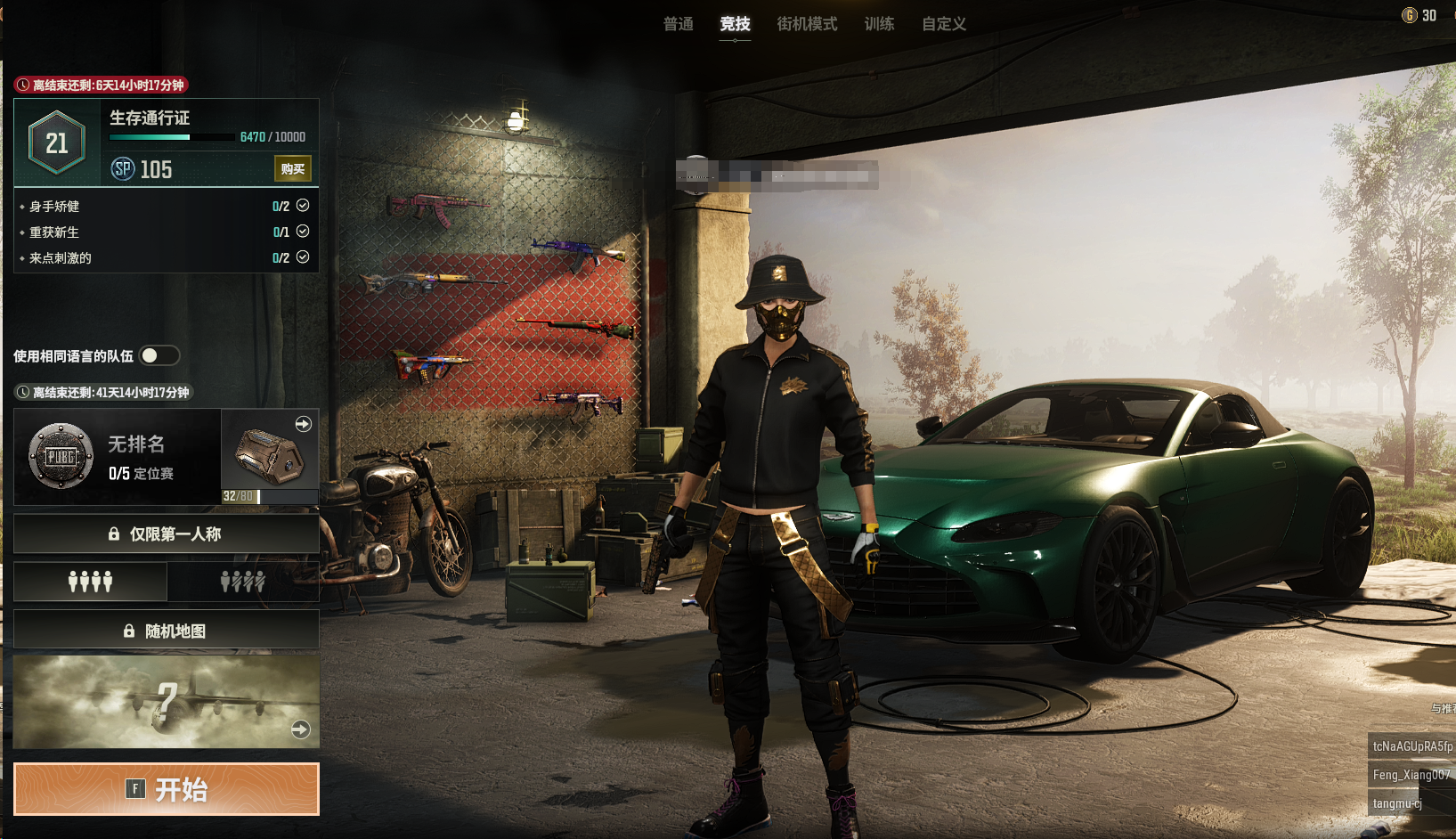The width and height of the screenshot is (1456, 839).
Task: Go to the 训练 training tab
Action: coord(879,24)
